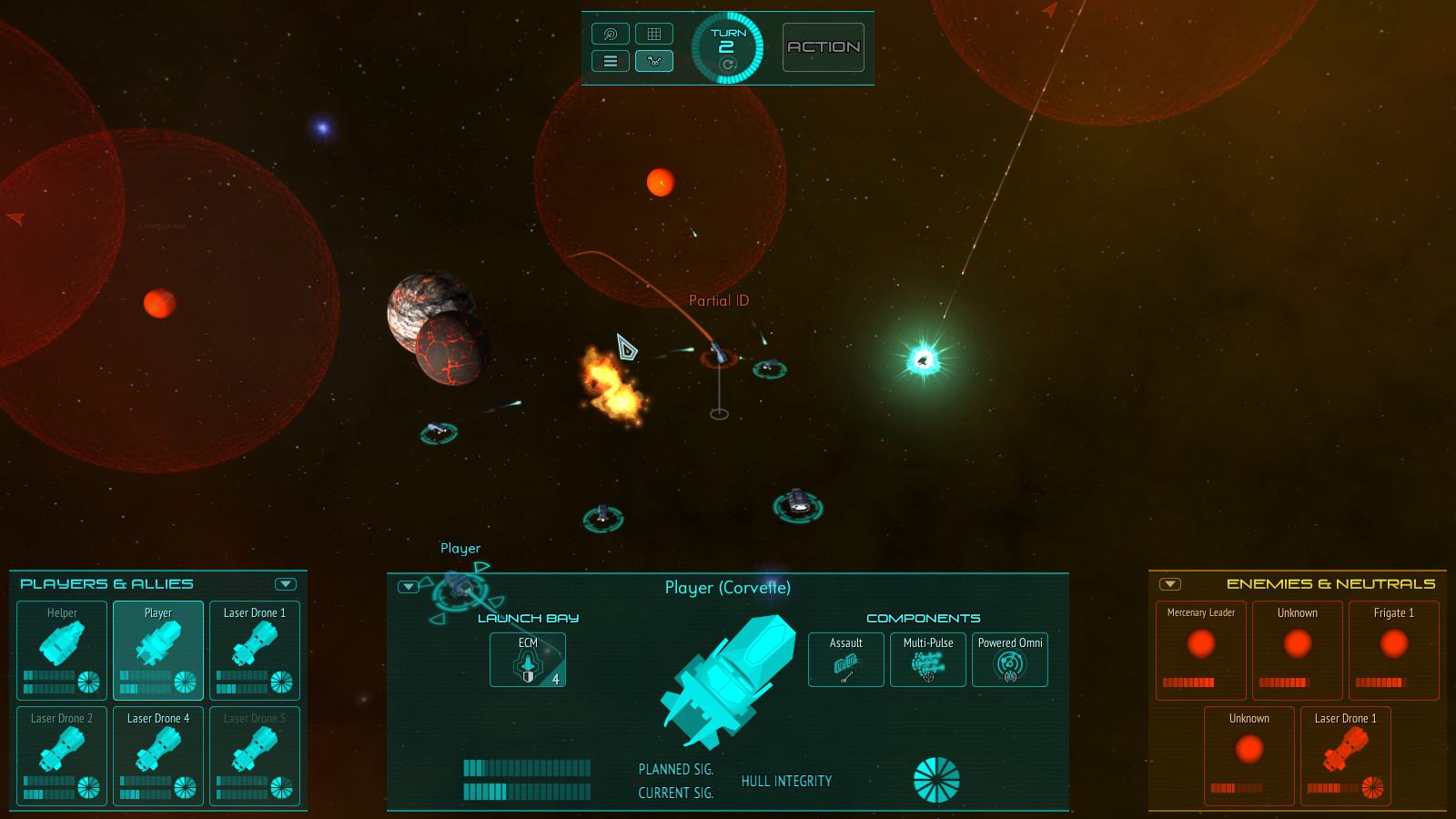This screenshot has width=1456, height=819.
Task: Select the Player ship card
Action: coord(158,650)
